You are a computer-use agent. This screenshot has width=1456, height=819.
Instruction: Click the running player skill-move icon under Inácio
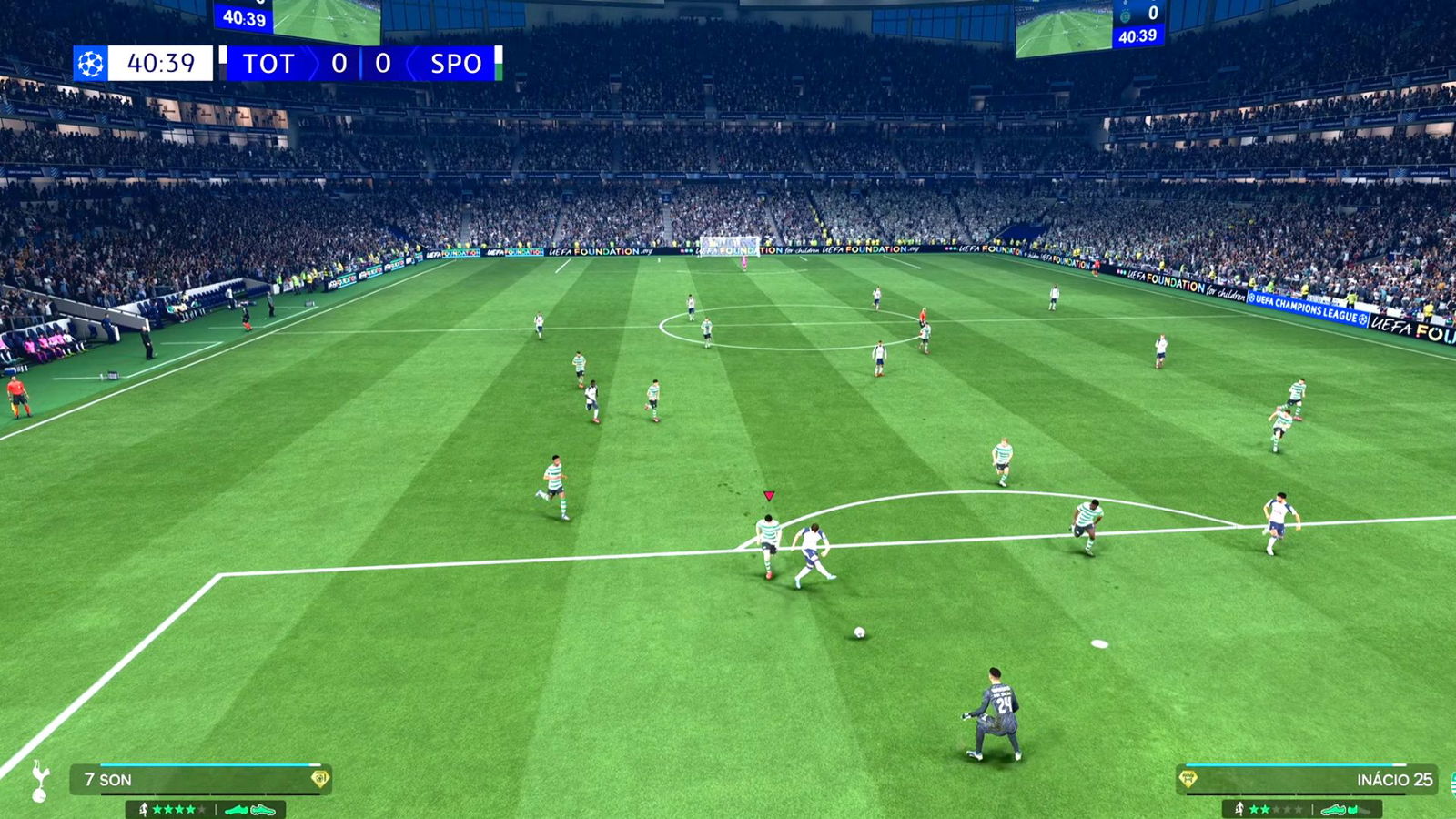(x=1239, y=808)
